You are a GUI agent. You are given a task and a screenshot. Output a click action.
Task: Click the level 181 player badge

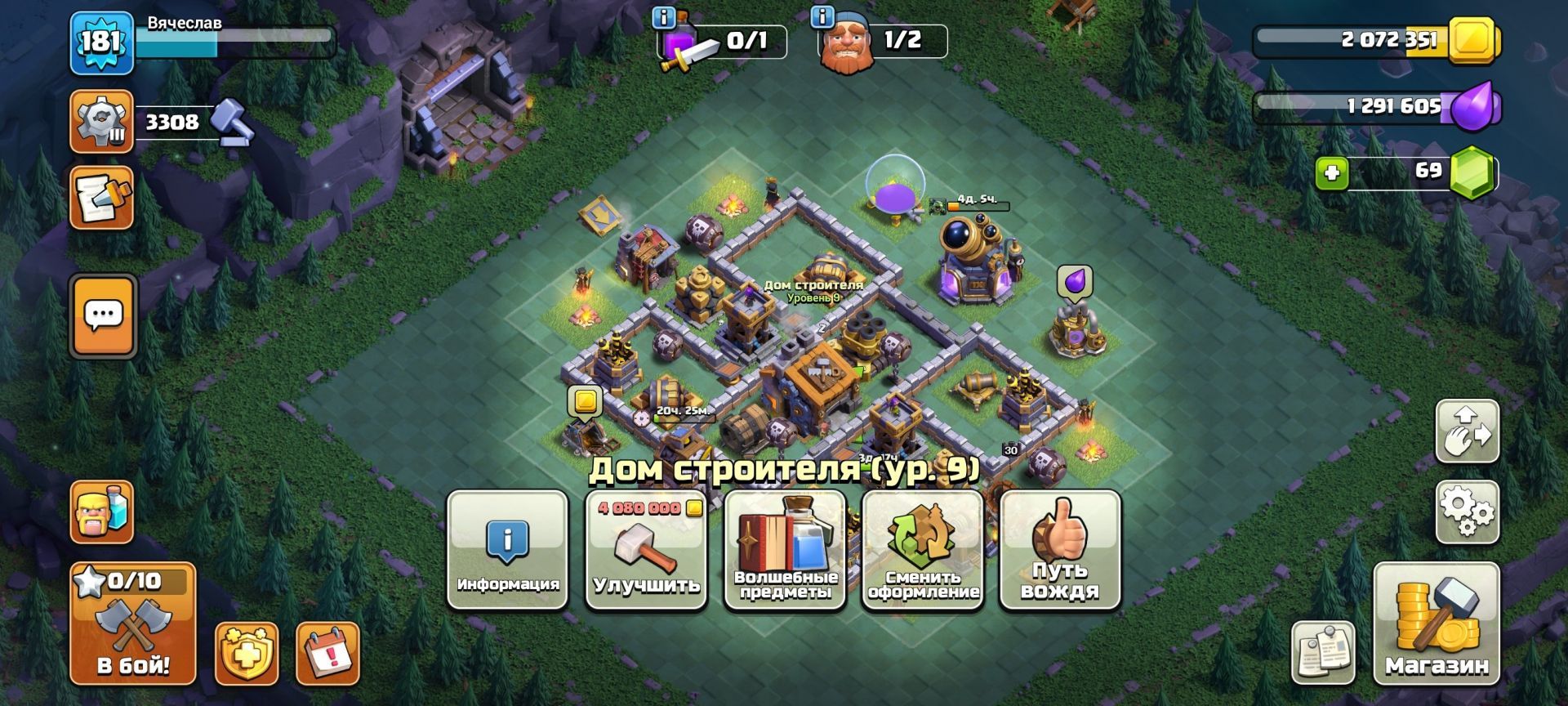pos(101,42)
